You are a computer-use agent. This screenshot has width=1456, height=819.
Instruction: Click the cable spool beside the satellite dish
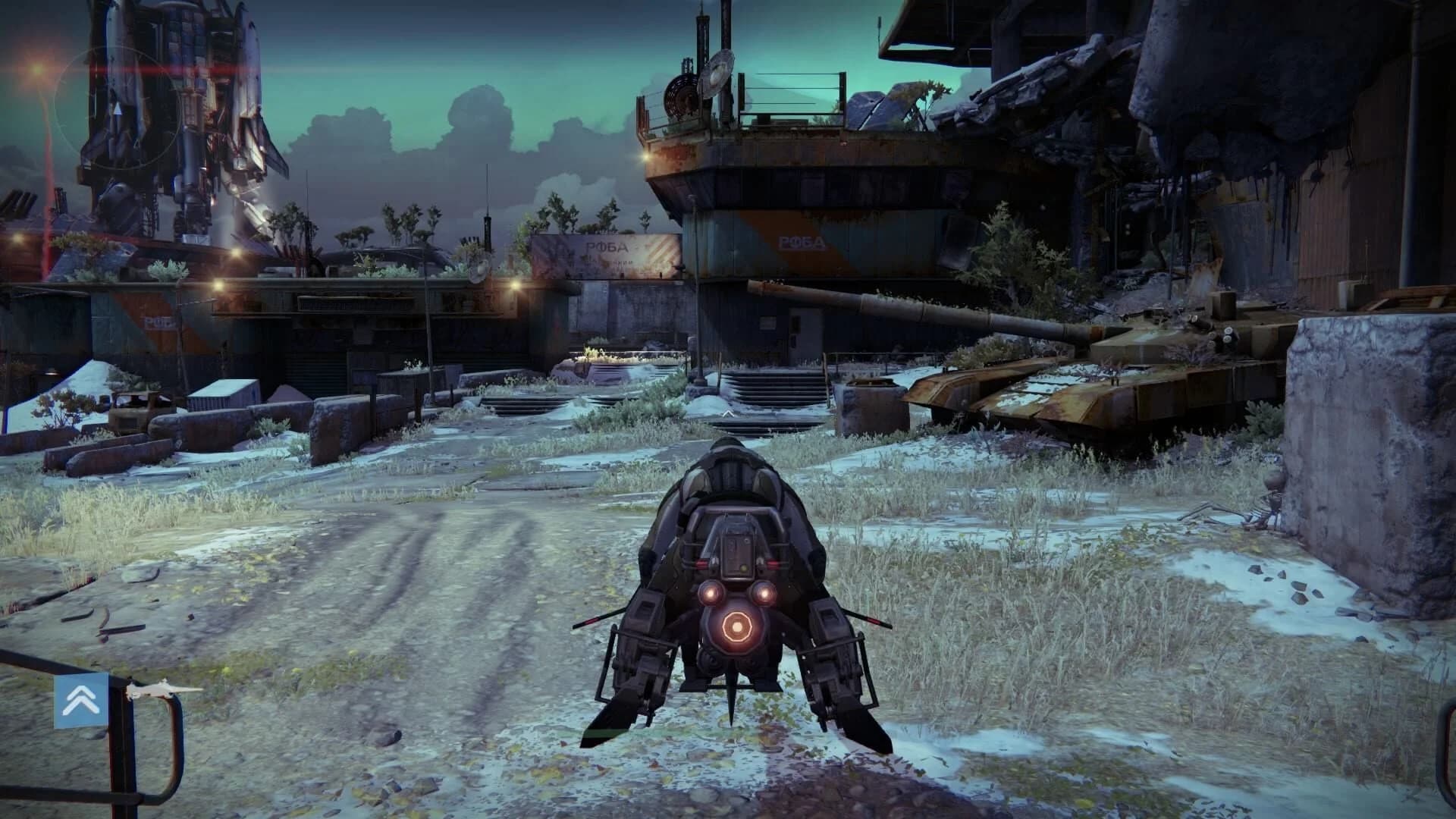coord(680,95)
